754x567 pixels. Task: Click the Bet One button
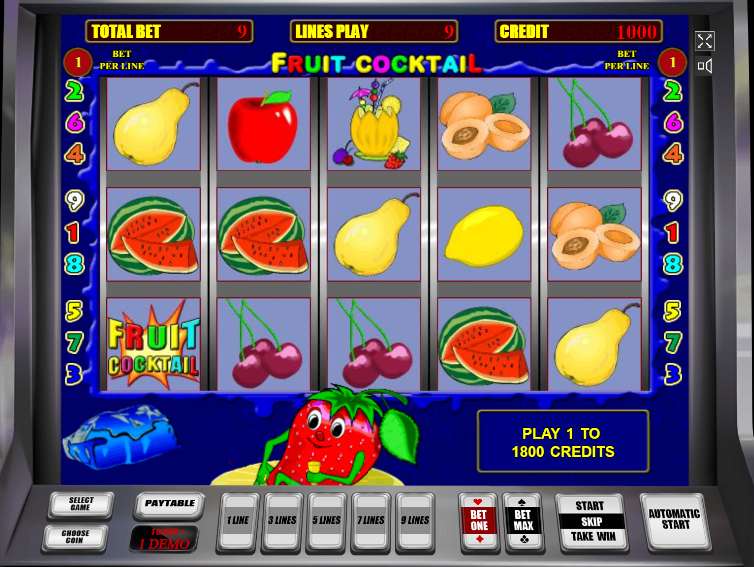(x=478, y=521)
